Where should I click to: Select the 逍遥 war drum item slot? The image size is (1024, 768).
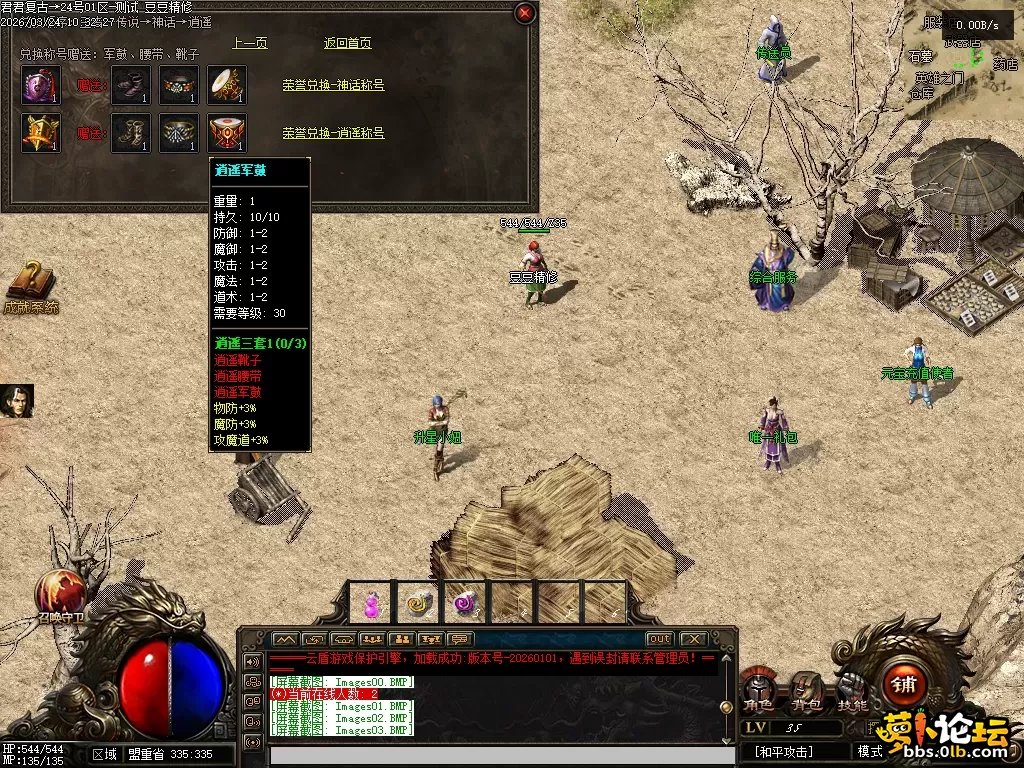tap(227, 133)
